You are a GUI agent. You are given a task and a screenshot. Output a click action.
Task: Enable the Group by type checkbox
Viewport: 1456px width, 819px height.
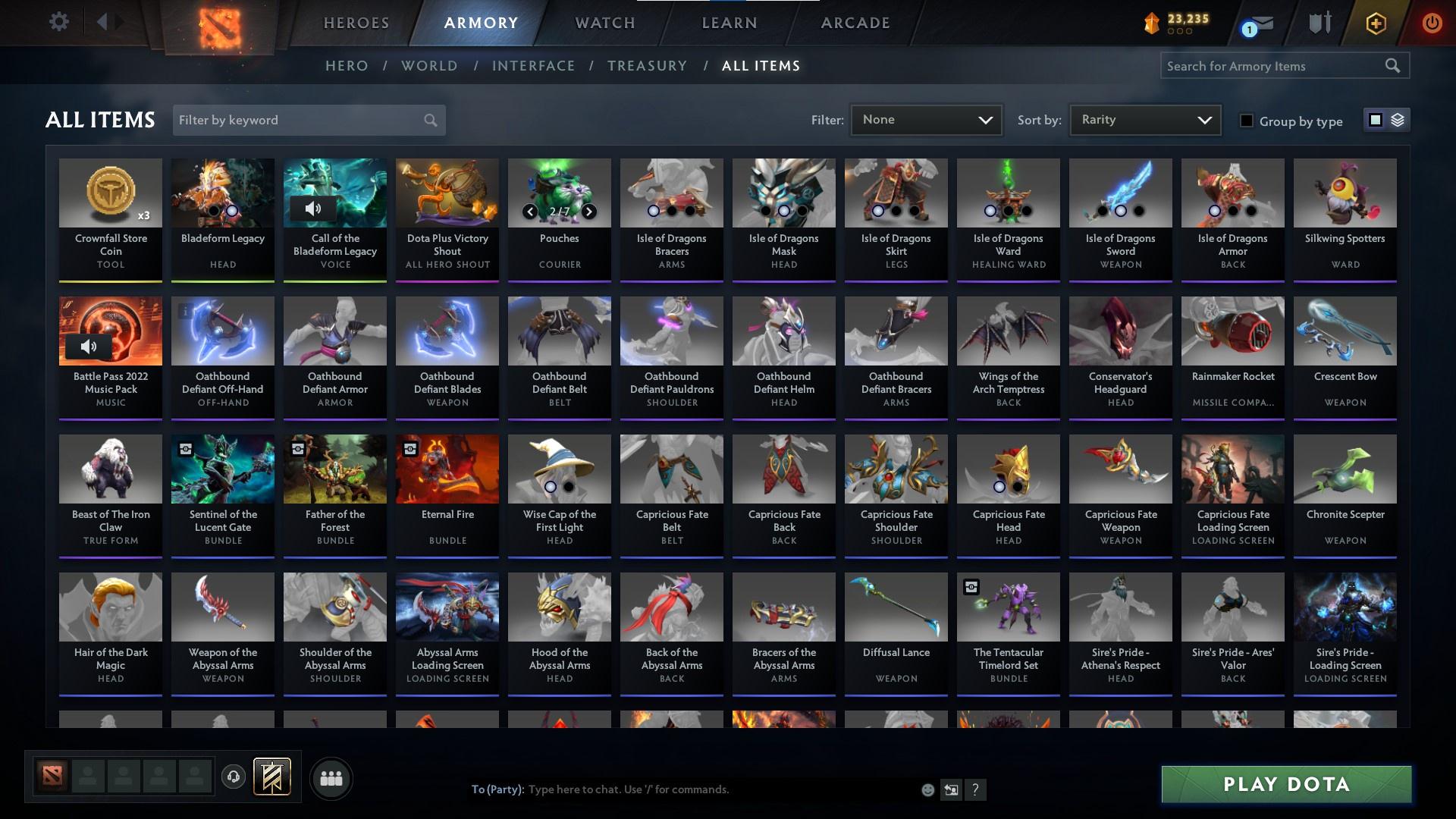pos(1247,121)
